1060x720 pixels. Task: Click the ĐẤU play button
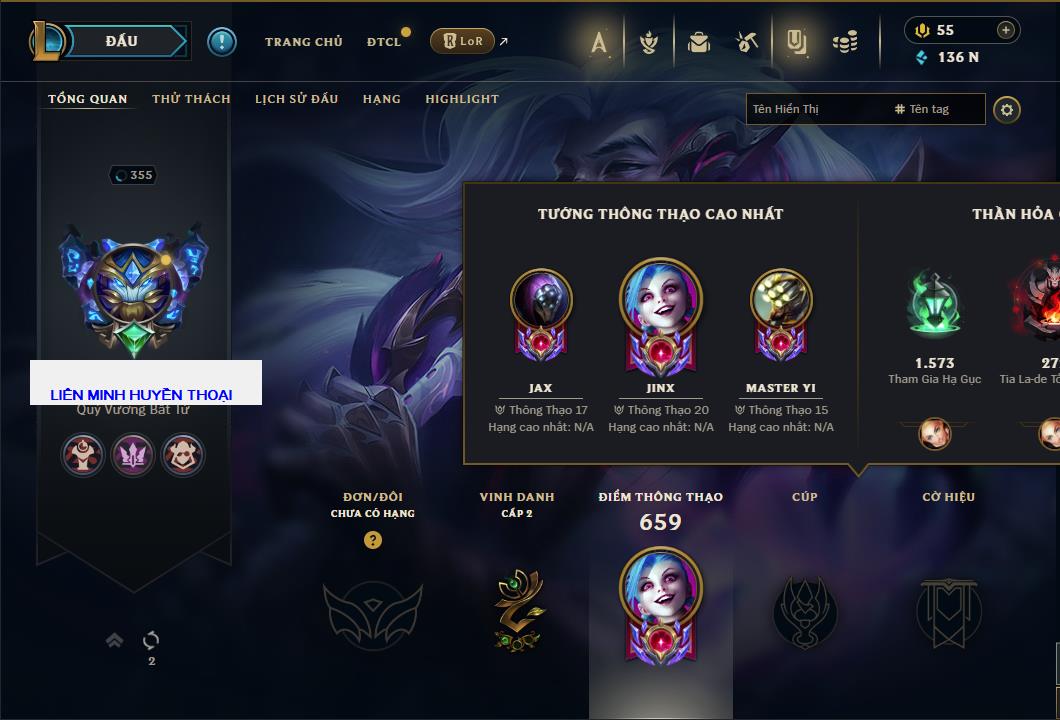coord(122,41)
